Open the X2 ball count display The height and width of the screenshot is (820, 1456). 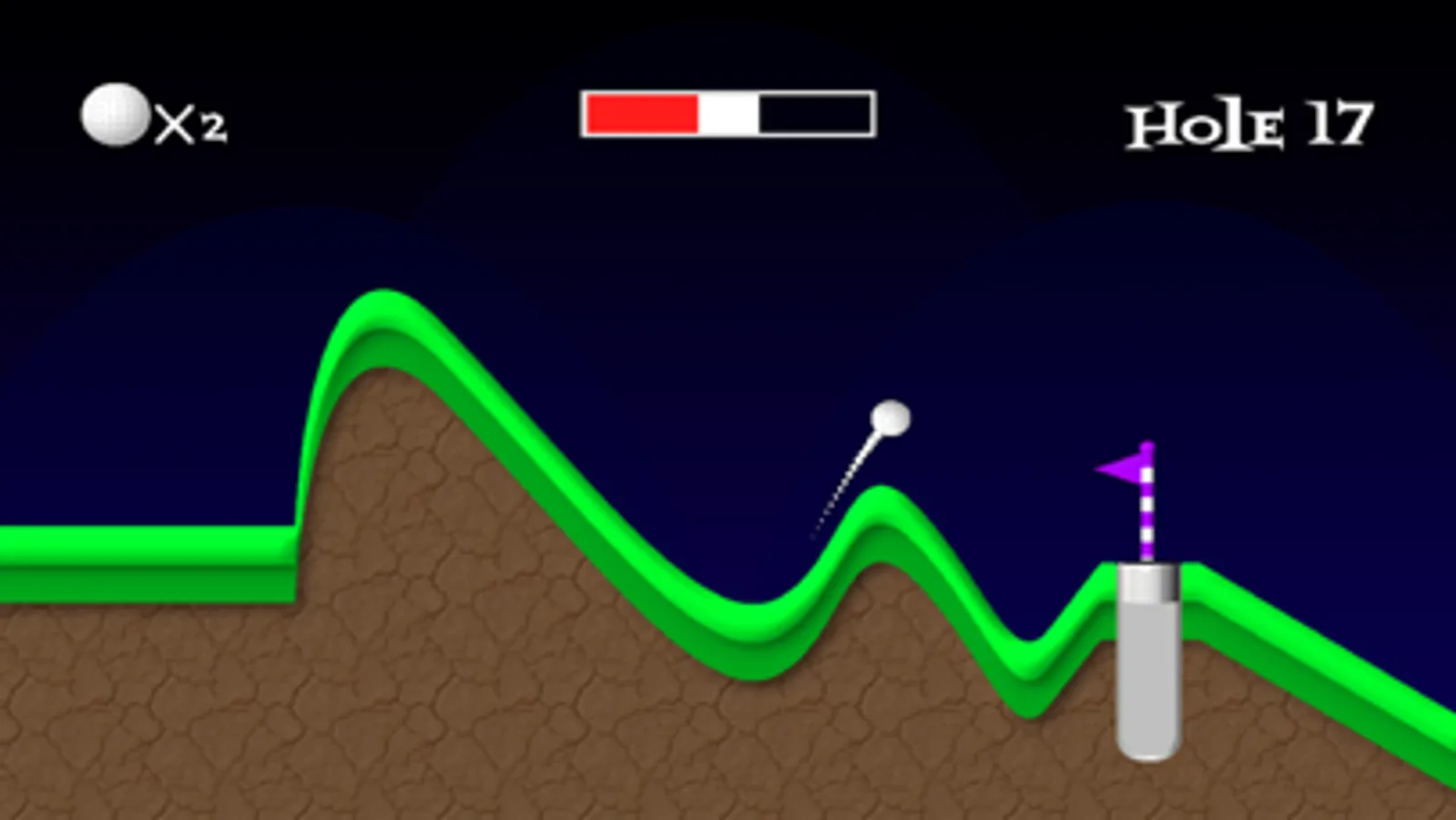point(153,118)
